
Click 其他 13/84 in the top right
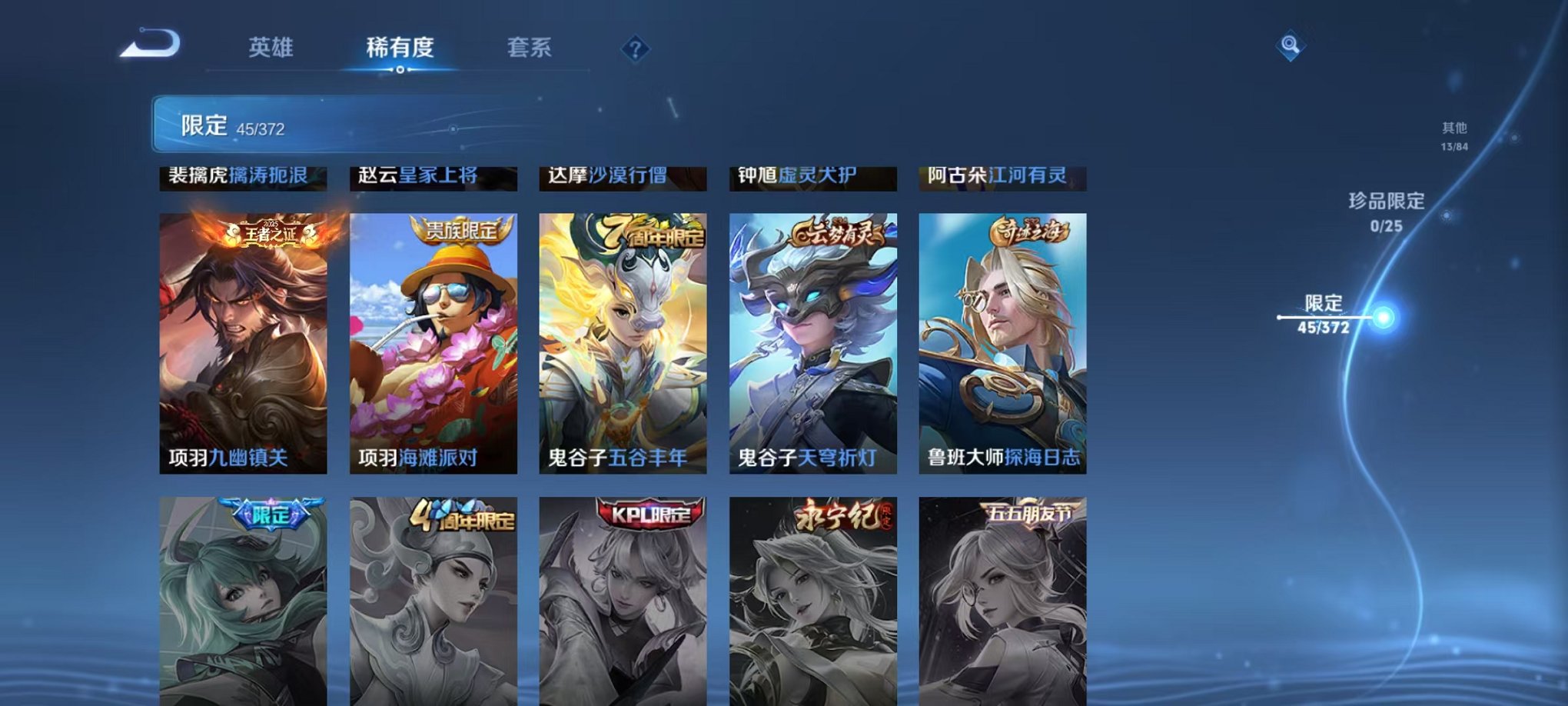(1455, 135)
